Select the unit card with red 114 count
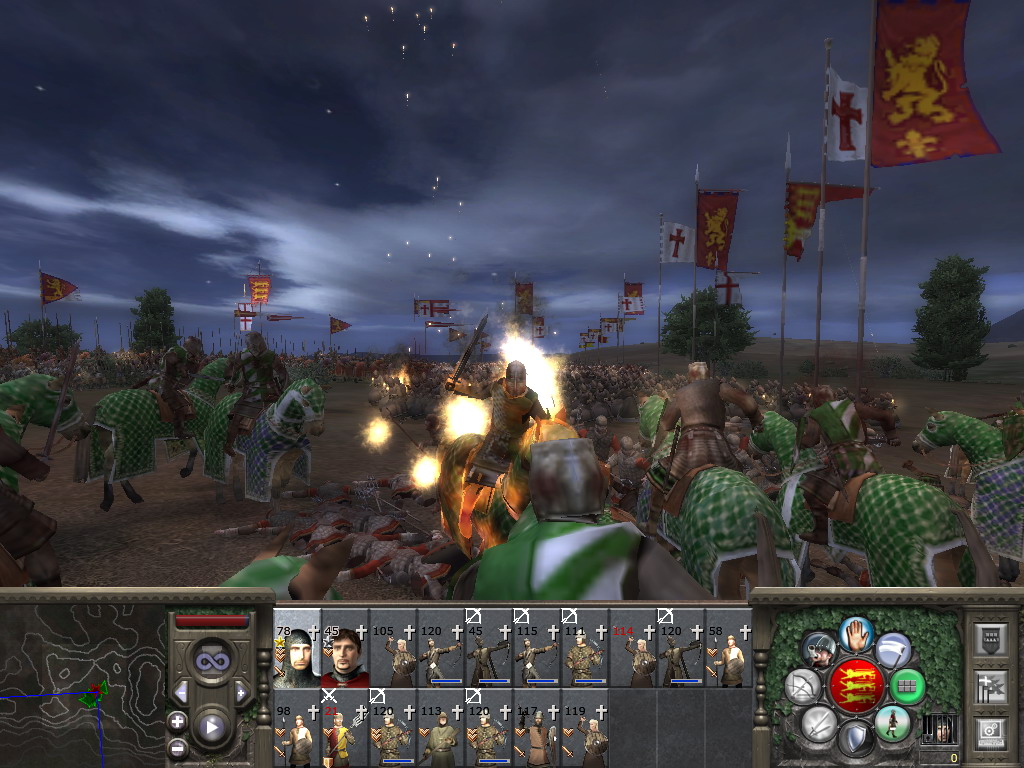 click(x=633, y=650)
